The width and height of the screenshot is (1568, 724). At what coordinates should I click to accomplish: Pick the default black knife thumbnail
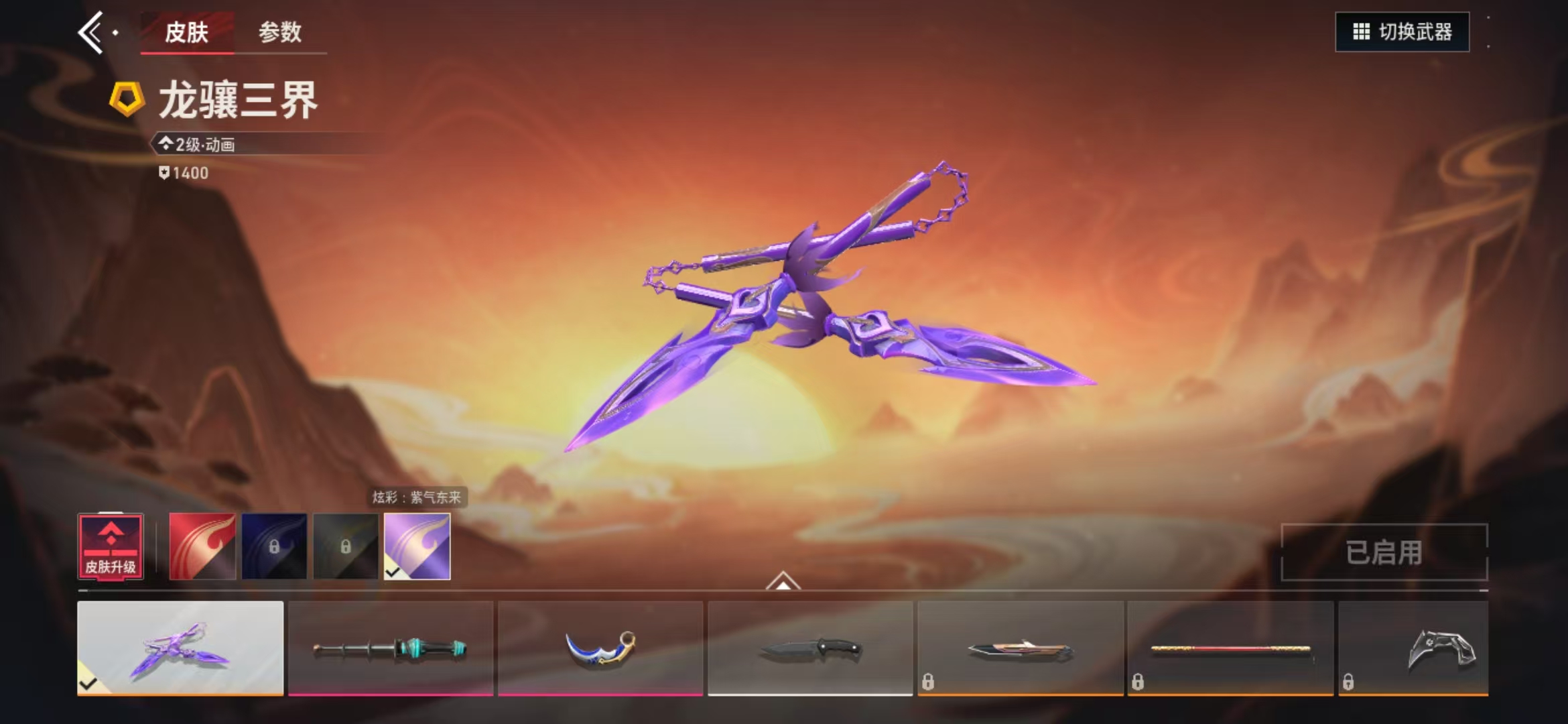click(x=810, y=648)
